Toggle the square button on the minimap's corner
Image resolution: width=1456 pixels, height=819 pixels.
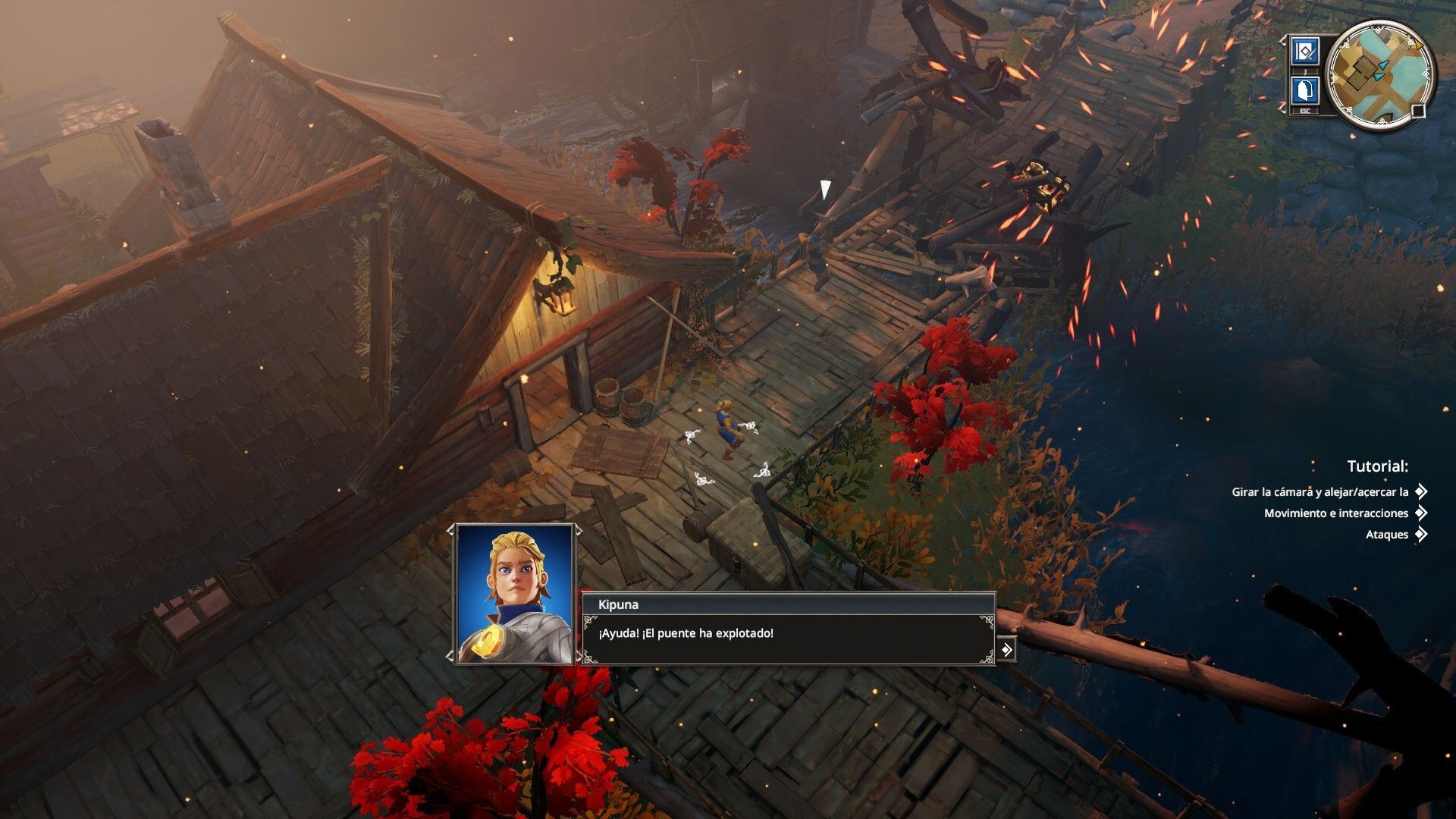(x=1418, y=111)
